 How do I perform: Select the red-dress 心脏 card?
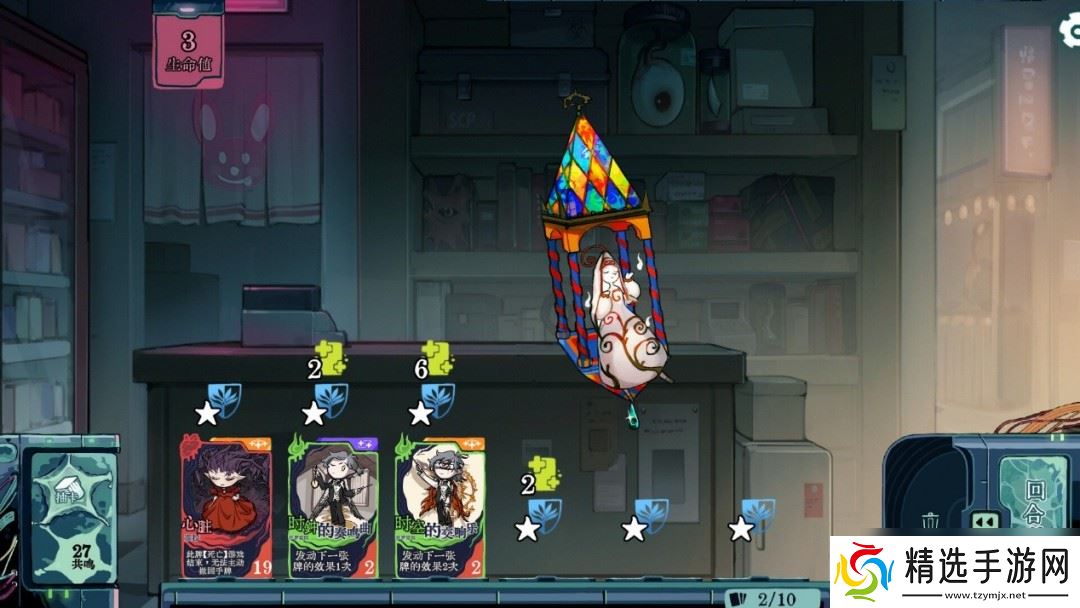click(x=226, y=506)
